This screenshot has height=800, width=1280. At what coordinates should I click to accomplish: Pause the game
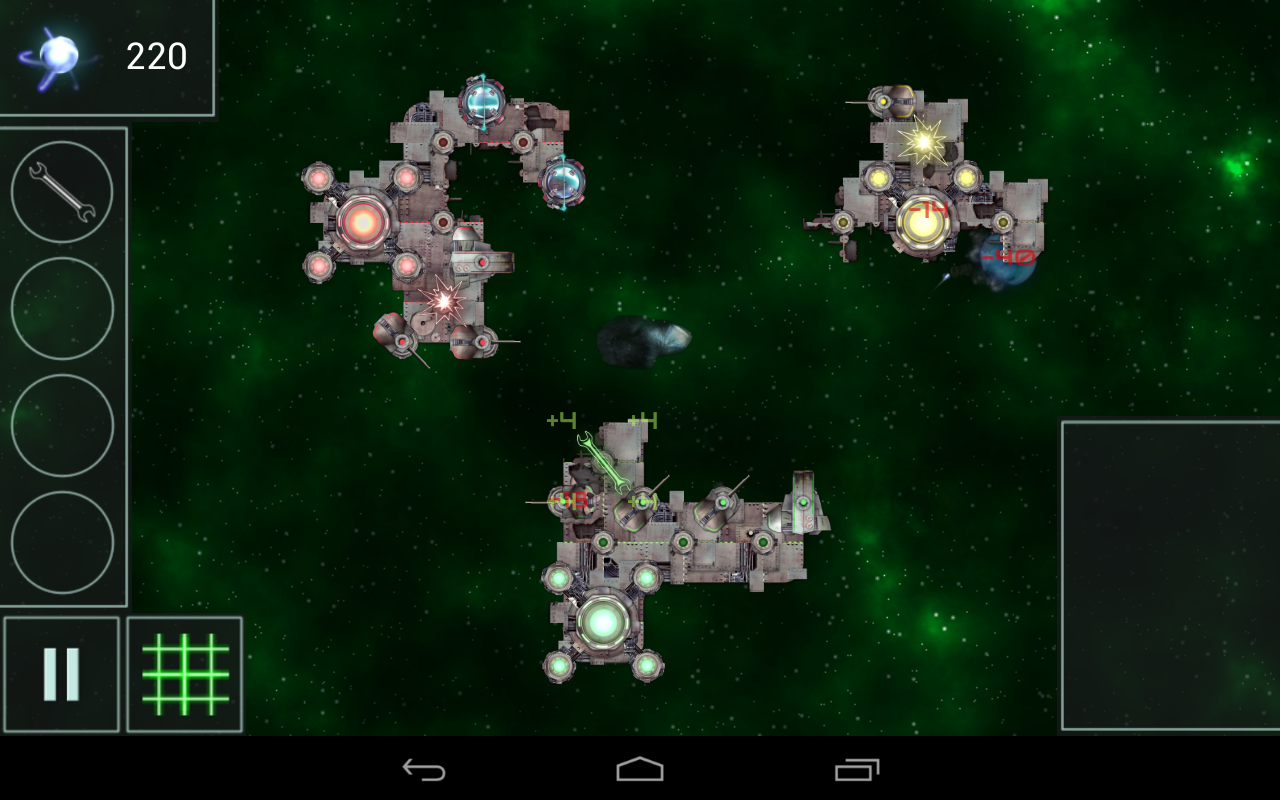click(62, 671)
